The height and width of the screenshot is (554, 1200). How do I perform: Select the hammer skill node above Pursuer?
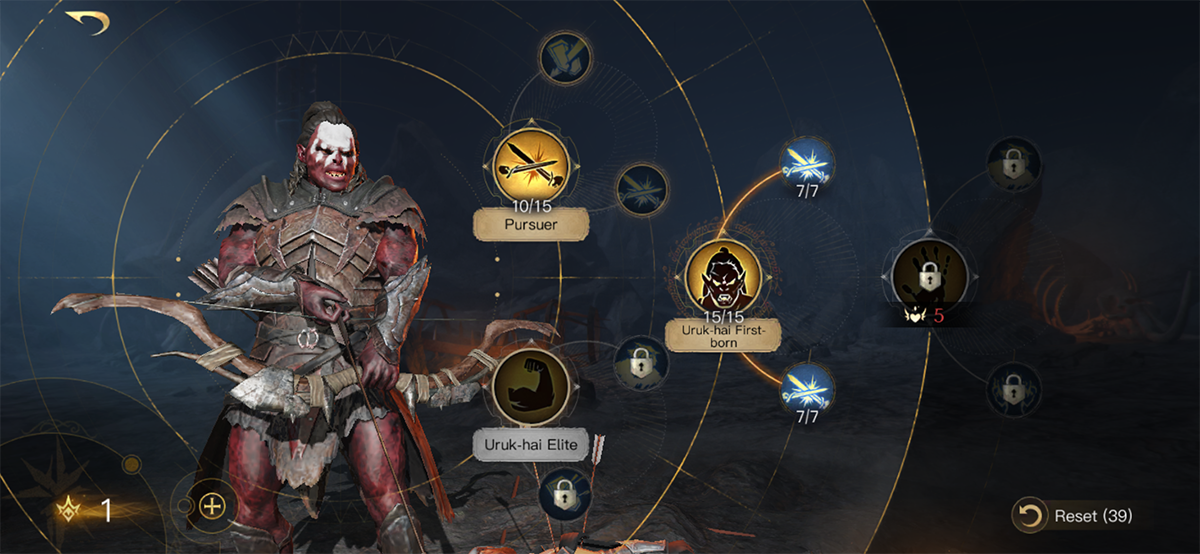[566, 58]
